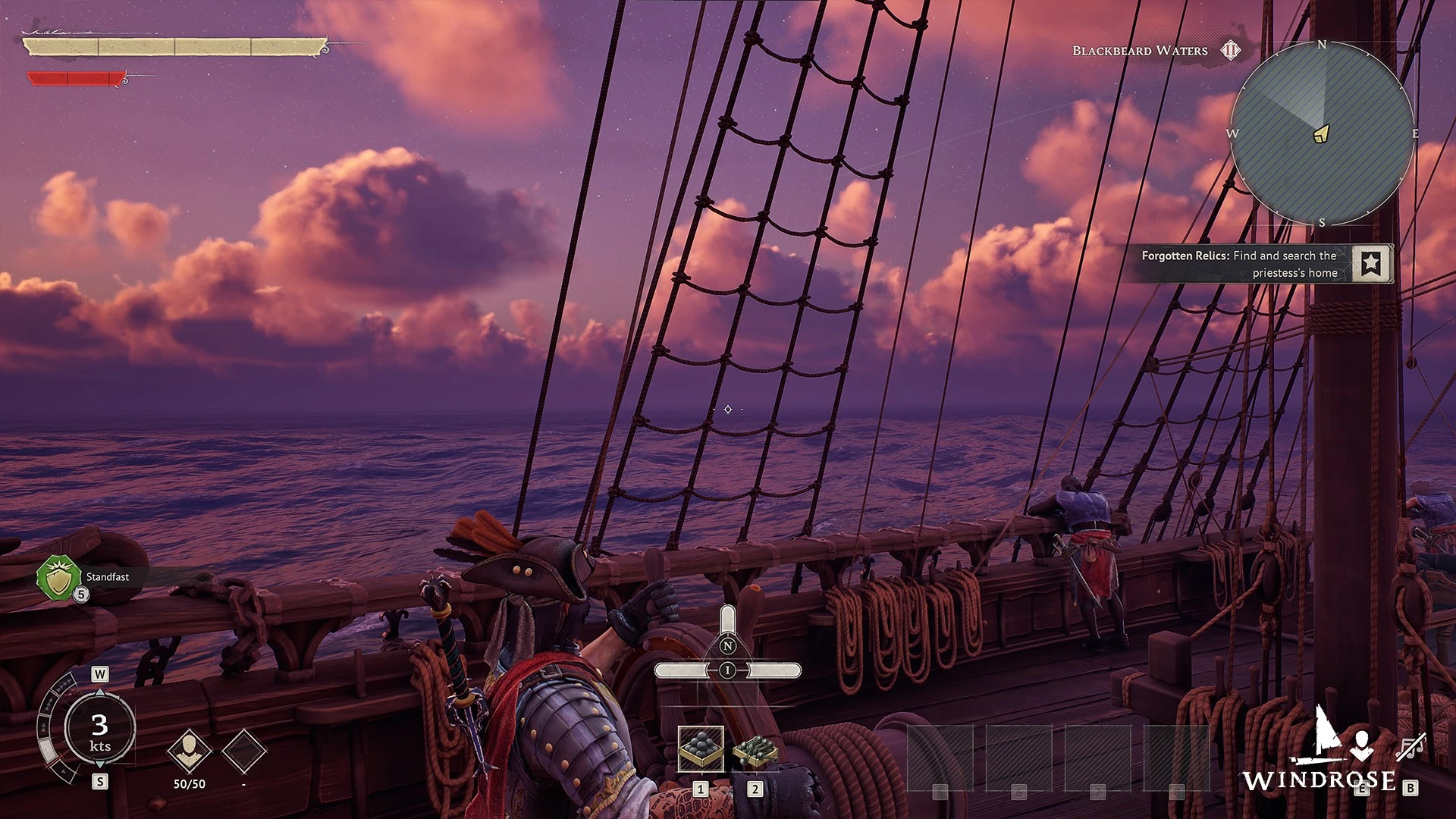Click the crew portrait diamond icon
This screenshot has height=819, width=1456.
click(189, 750)
